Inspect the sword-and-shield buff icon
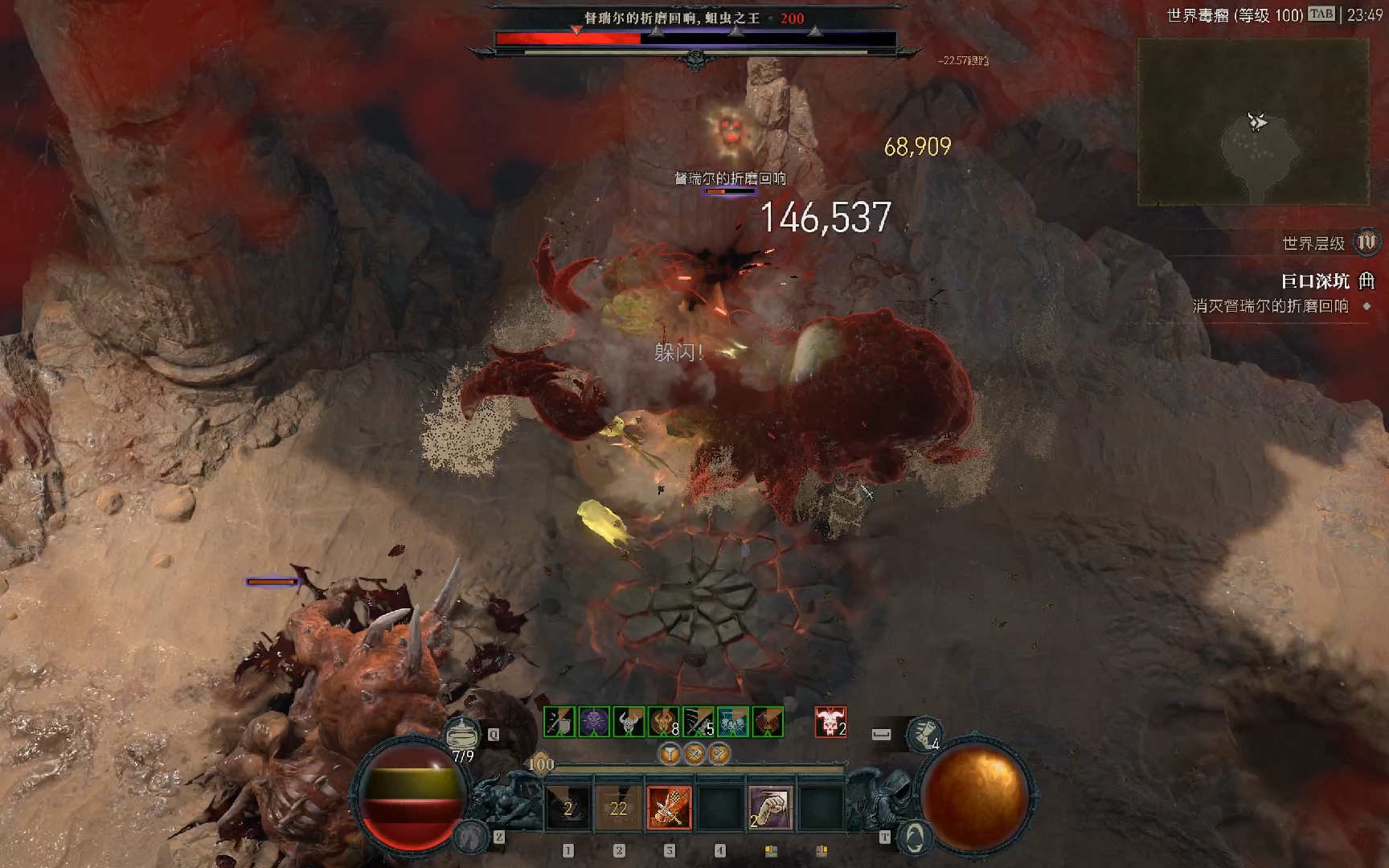 (559, 722)
